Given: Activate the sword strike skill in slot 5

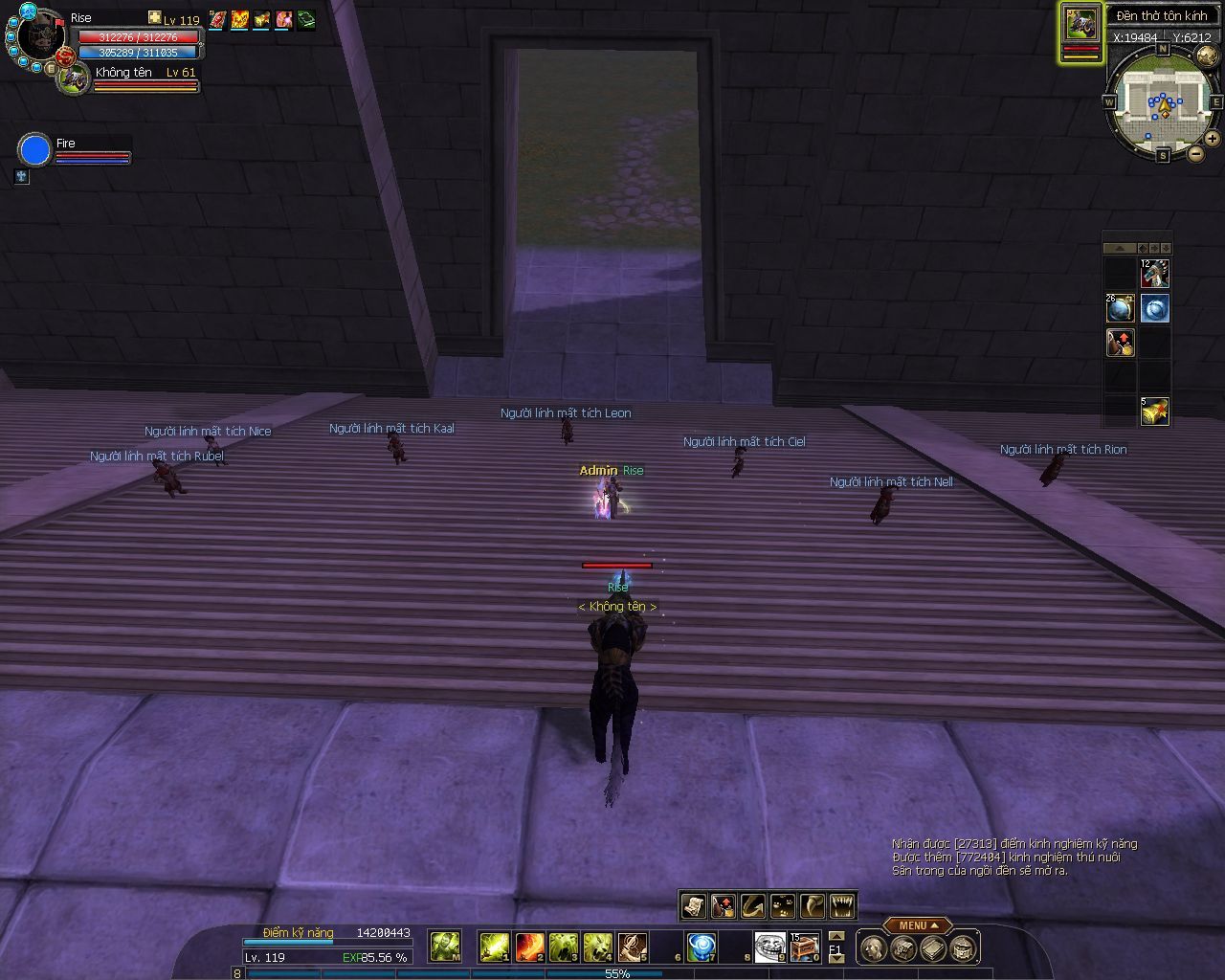Looking at the screenshot, I should click(632, 947).
